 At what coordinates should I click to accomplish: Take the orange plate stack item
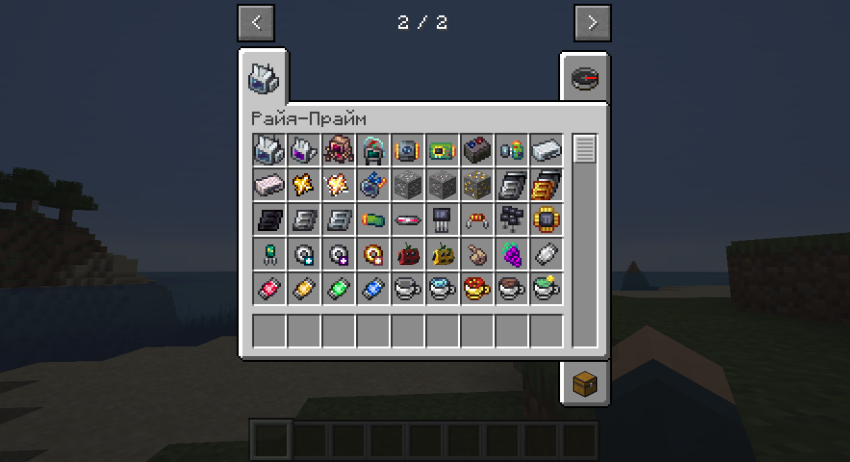tap(545, 185)
